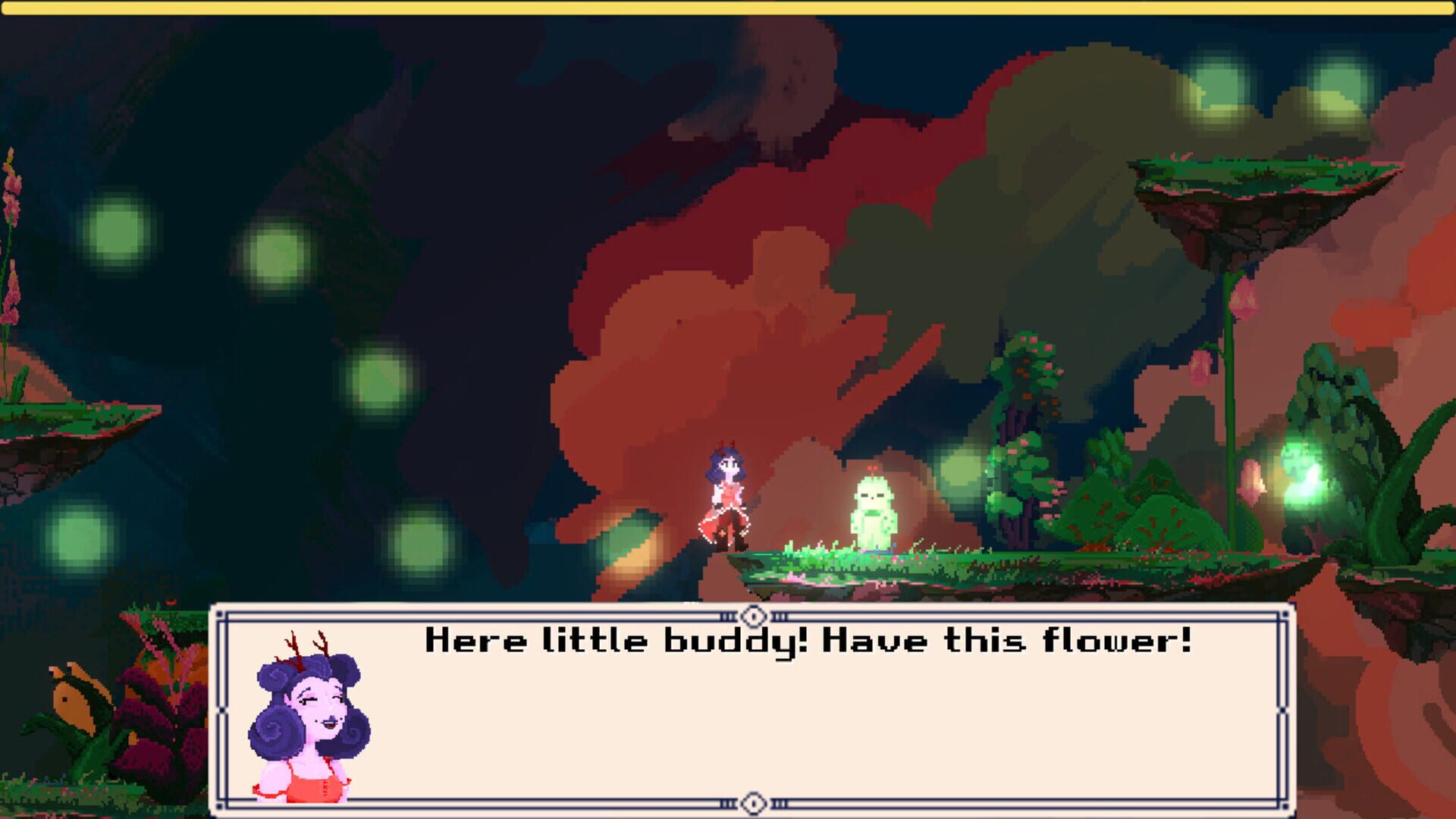The height and width of the screenshot is (819, 1456).
Task: Click the diamond ornament atop the dialogue box
Action: [x=752, y=617]
